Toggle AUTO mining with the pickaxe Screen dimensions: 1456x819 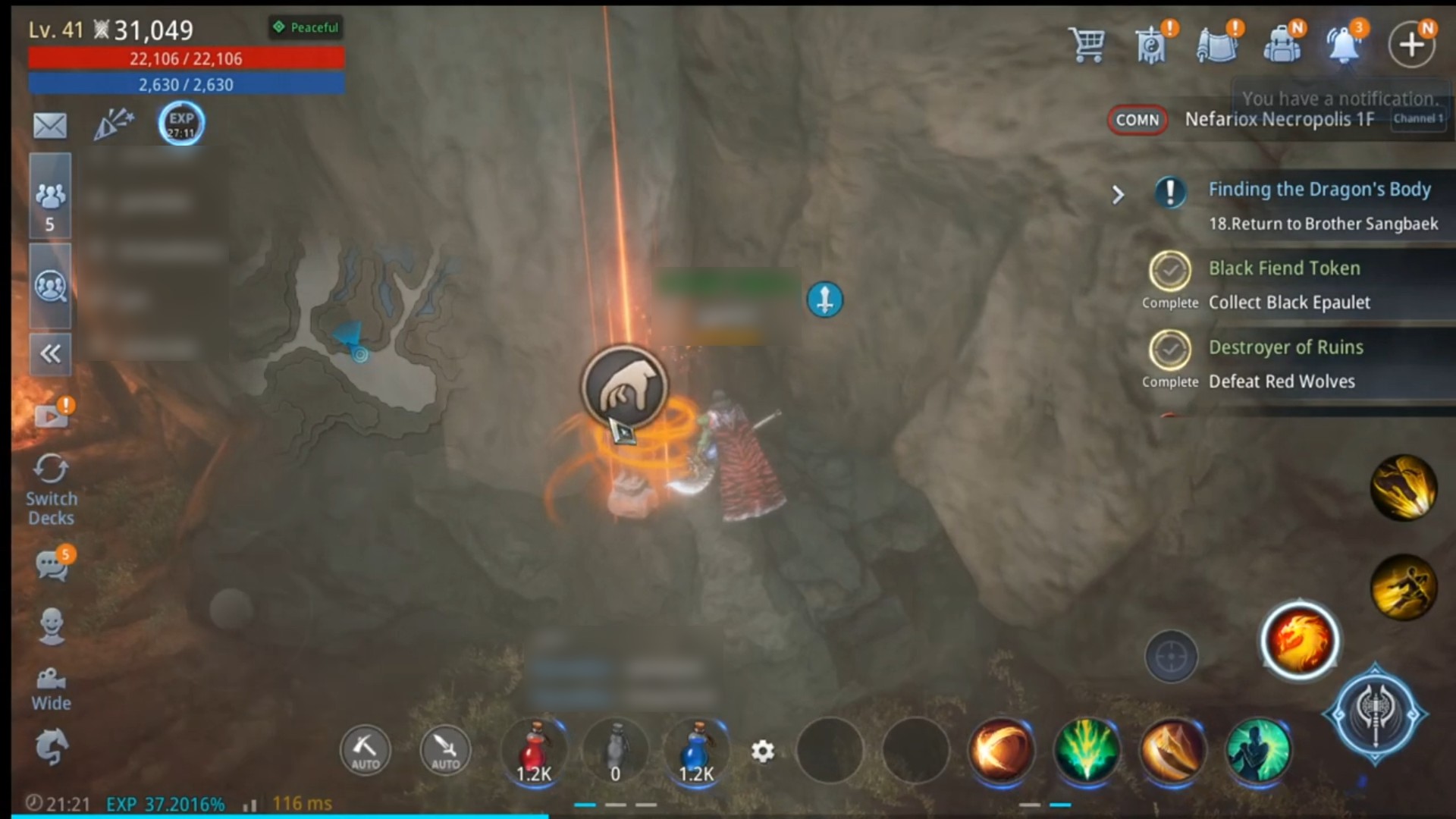[364, 751]
